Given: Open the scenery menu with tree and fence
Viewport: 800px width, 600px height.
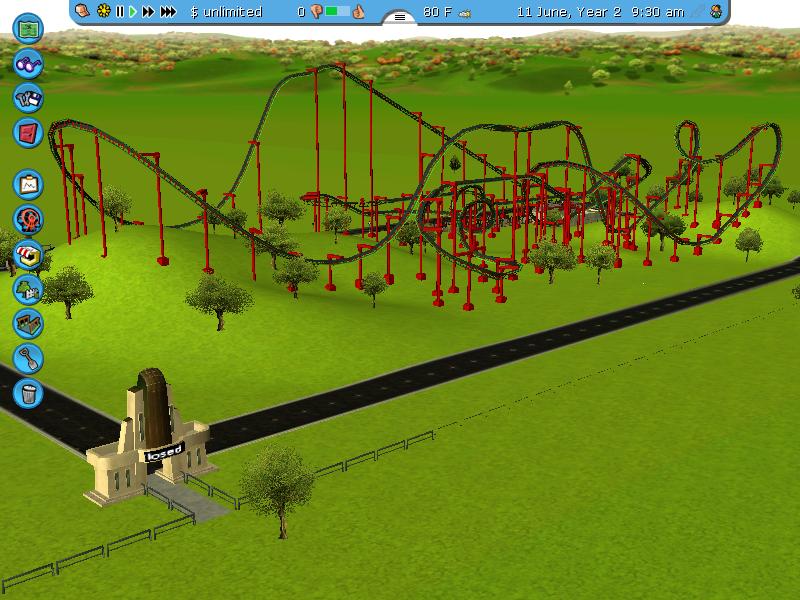Looking at the screenshot, I should 29,288.
